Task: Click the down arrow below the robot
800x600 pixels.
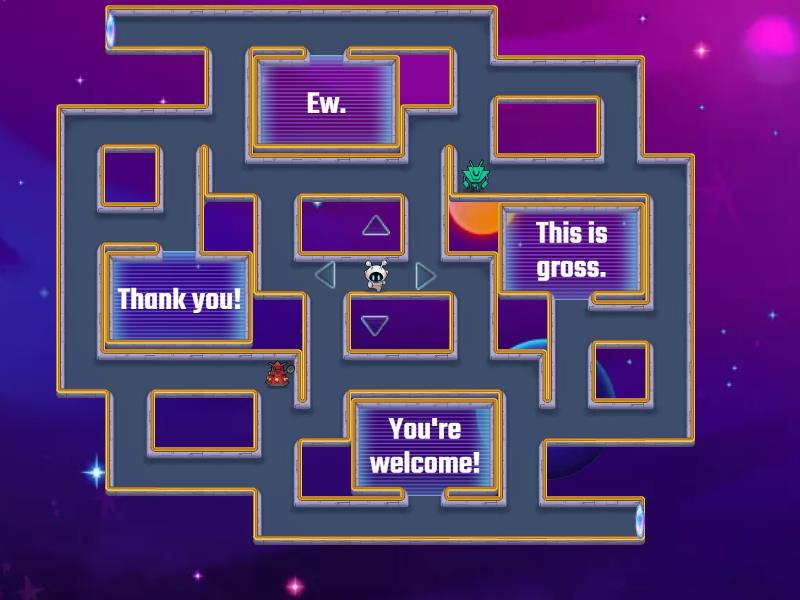Action: click(x=375, y=325)
